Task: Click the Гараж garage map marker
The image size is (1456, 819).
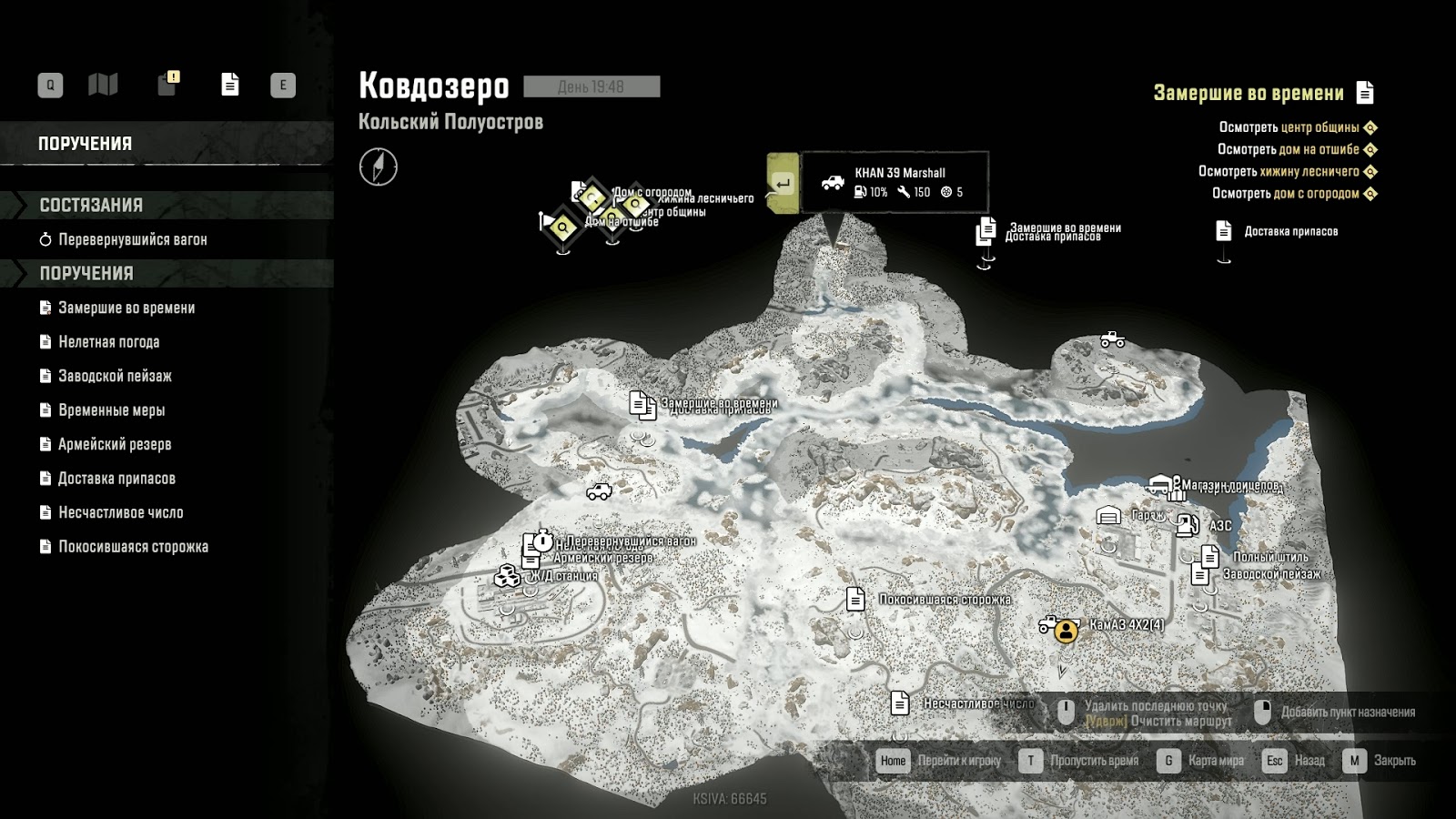Action: tap(1108, 516)
